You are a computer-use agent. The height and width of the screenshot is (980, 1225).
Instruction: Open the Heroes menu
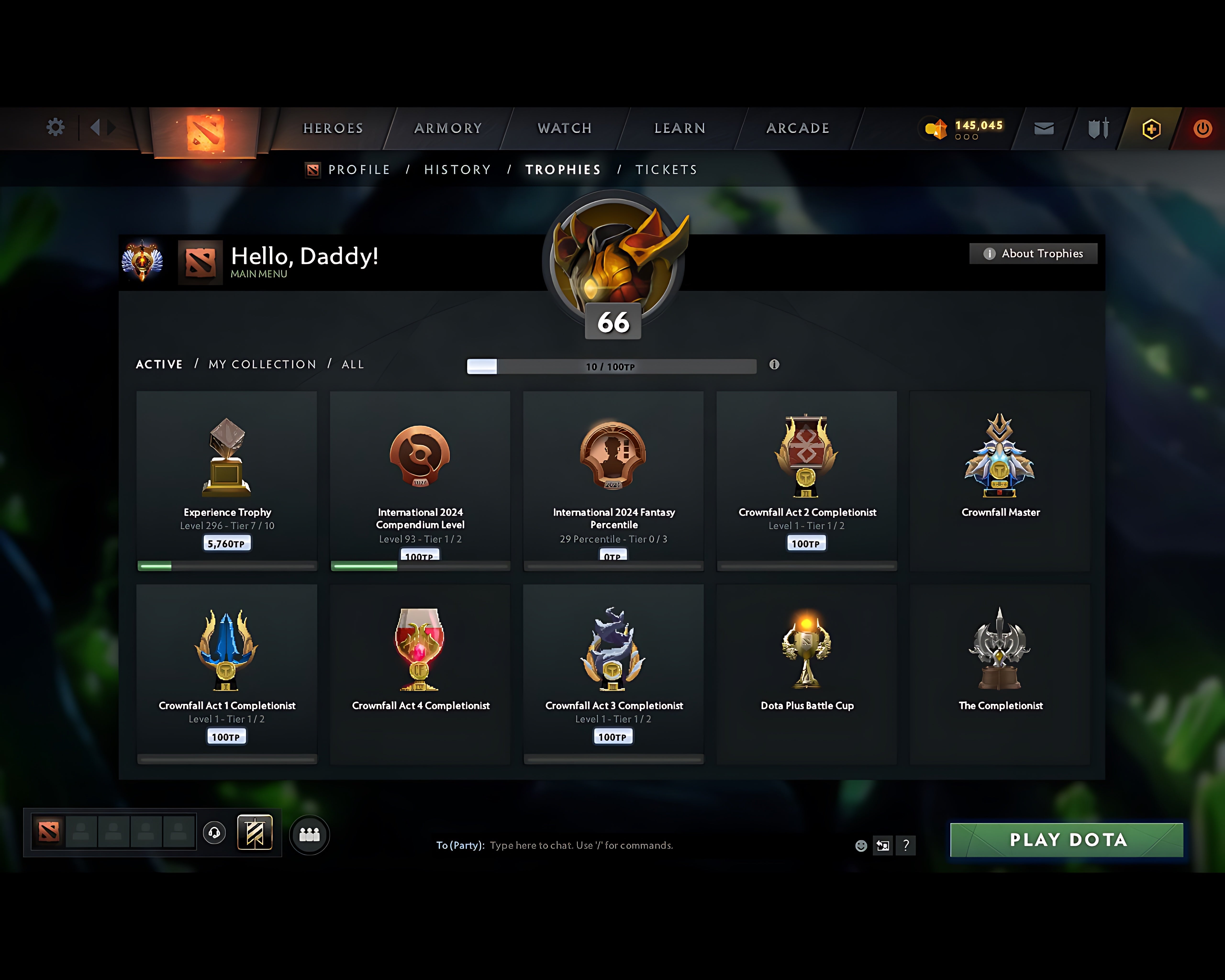pyautogui.click(x=333, y=128)
